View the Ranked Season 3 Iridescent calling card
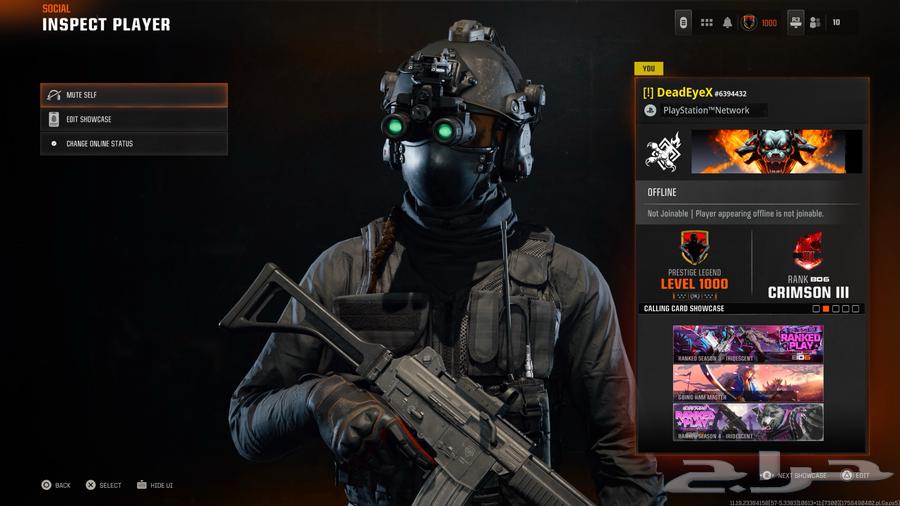900x506 pixels. 748,343
